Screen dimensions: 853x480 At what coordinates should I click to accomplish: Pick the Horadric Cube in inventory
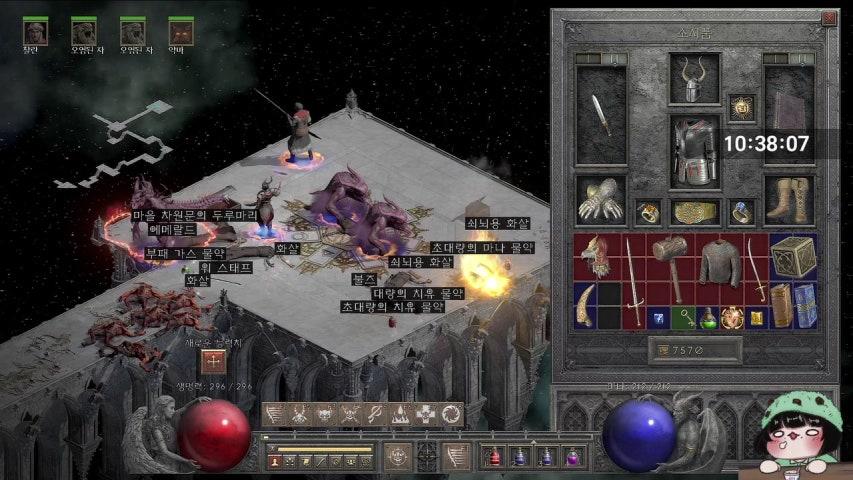point(792,257)
